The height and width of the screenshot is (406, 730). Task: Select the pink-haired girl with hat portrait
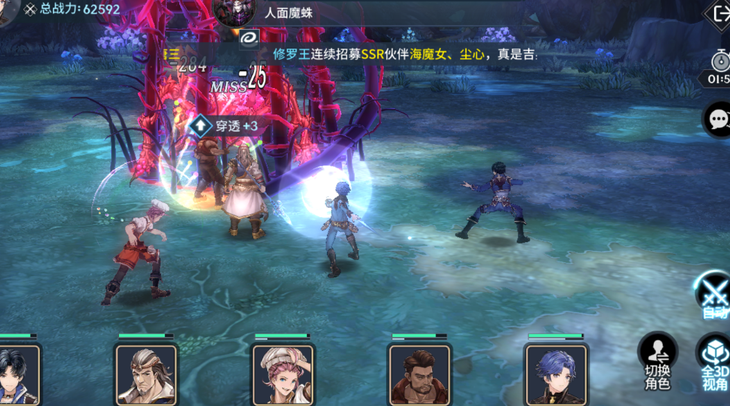[x=283, y=375]
